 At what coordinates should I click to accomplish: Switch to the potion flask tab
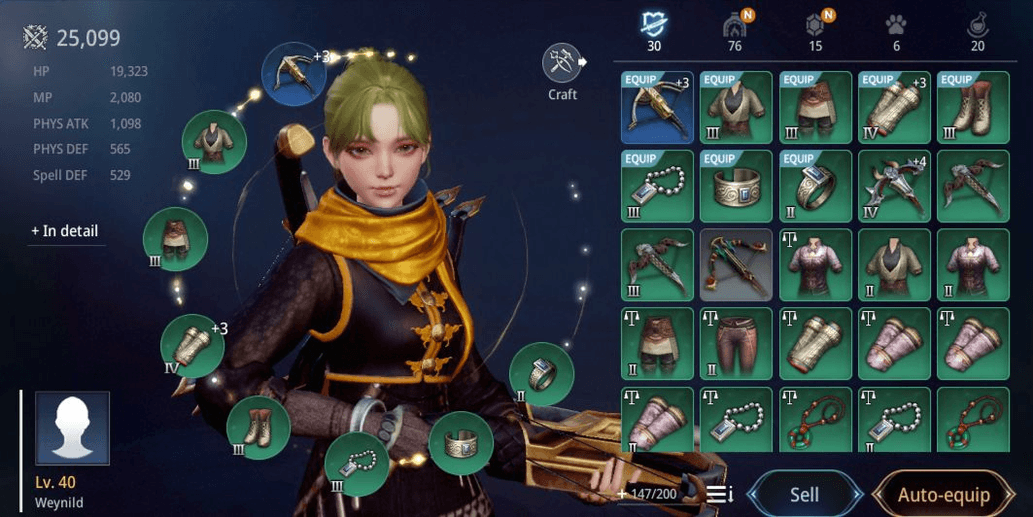coord(977,27)
